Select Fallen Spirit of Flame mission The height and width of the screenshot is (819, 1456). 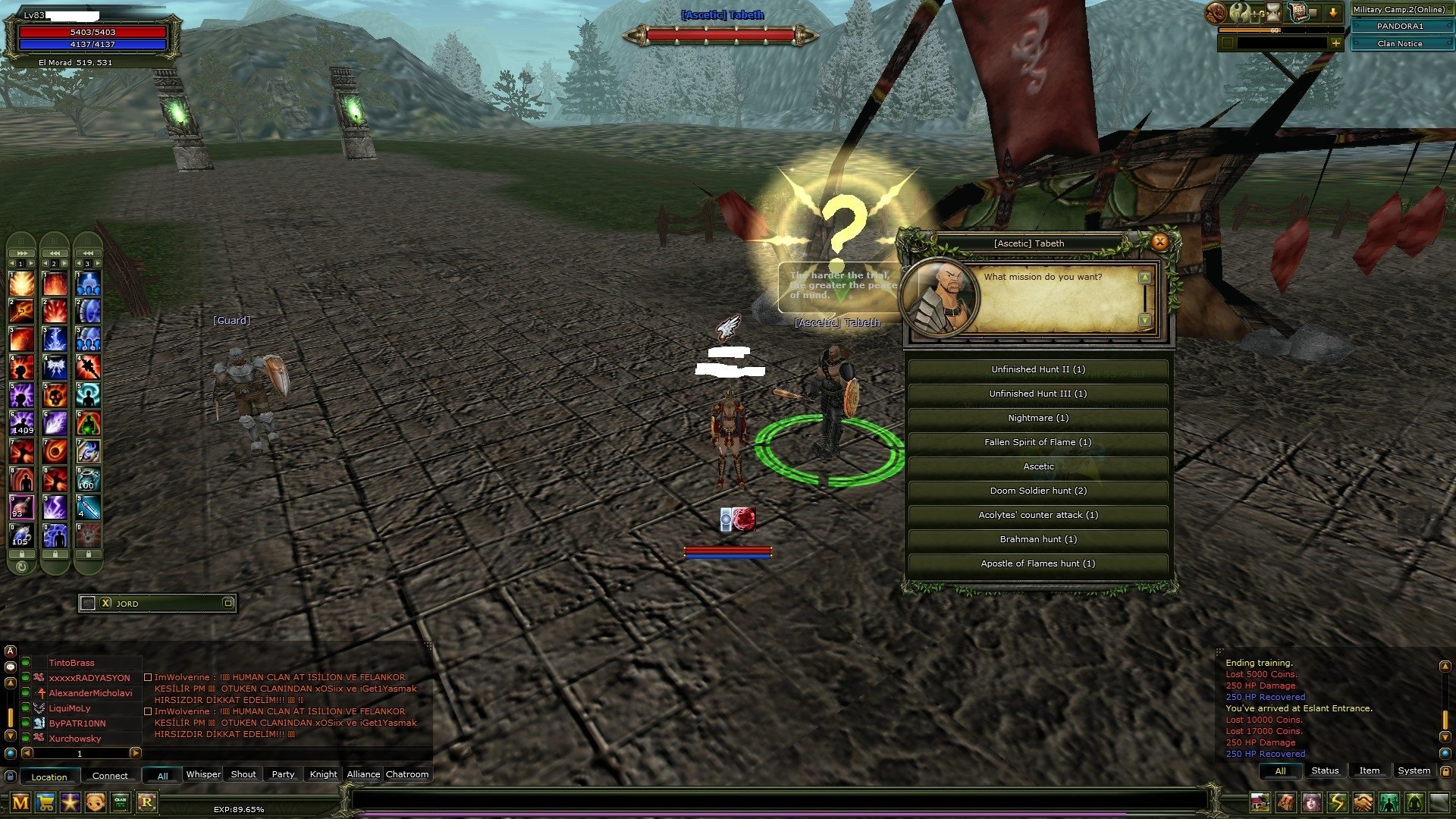1037,442
